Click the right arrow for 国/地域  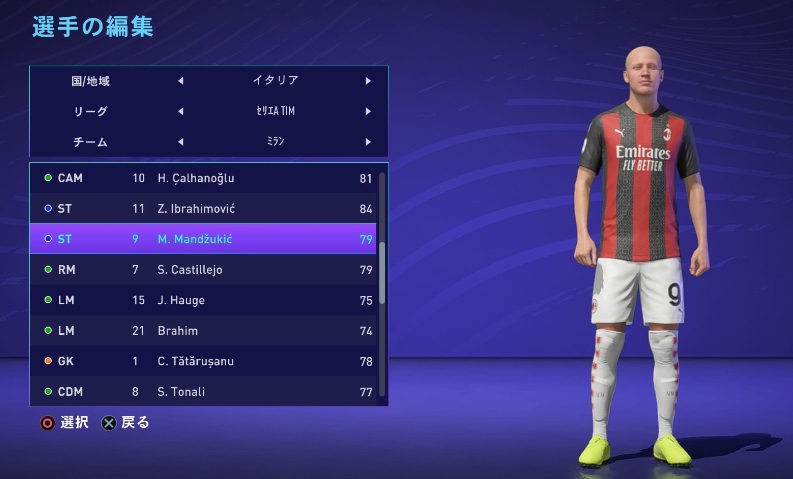[368, 81]
